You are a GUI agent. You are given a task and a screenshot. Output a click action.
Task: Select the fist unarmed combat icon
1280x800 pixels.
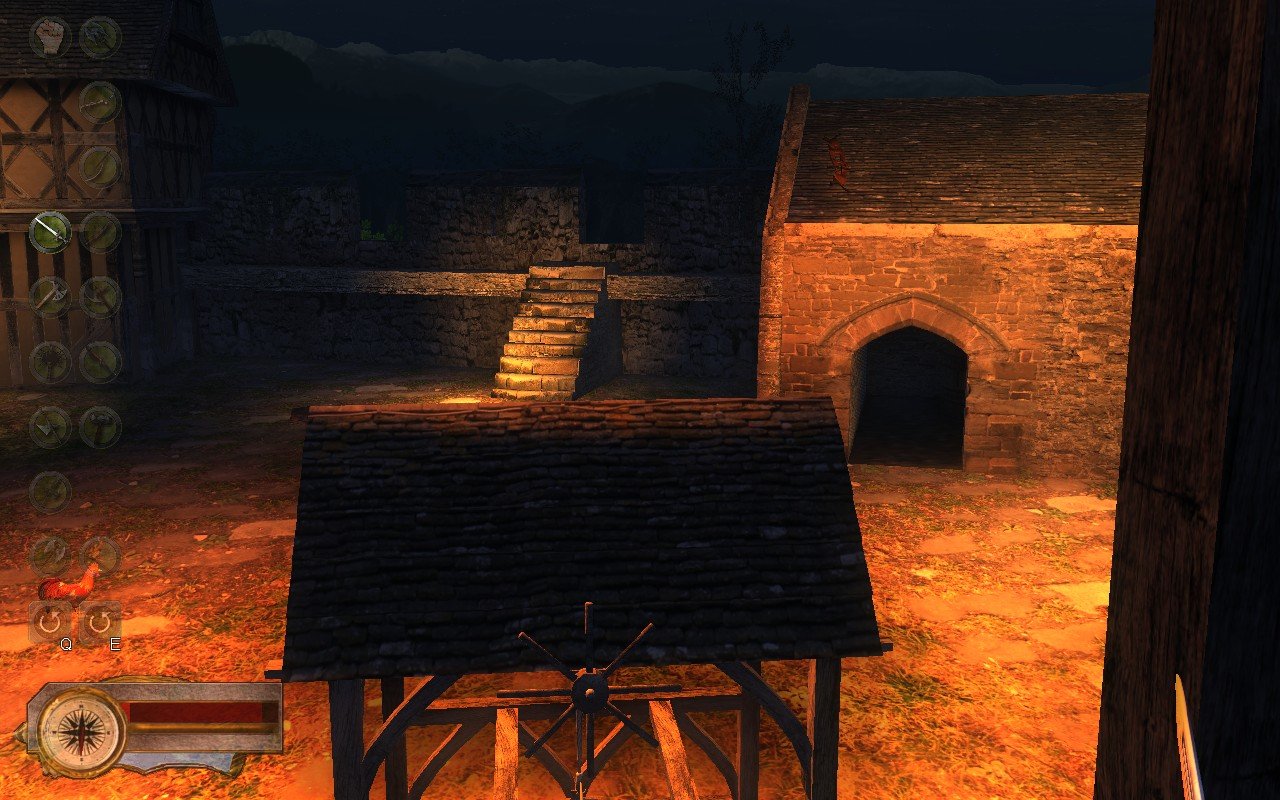[48, 37]
